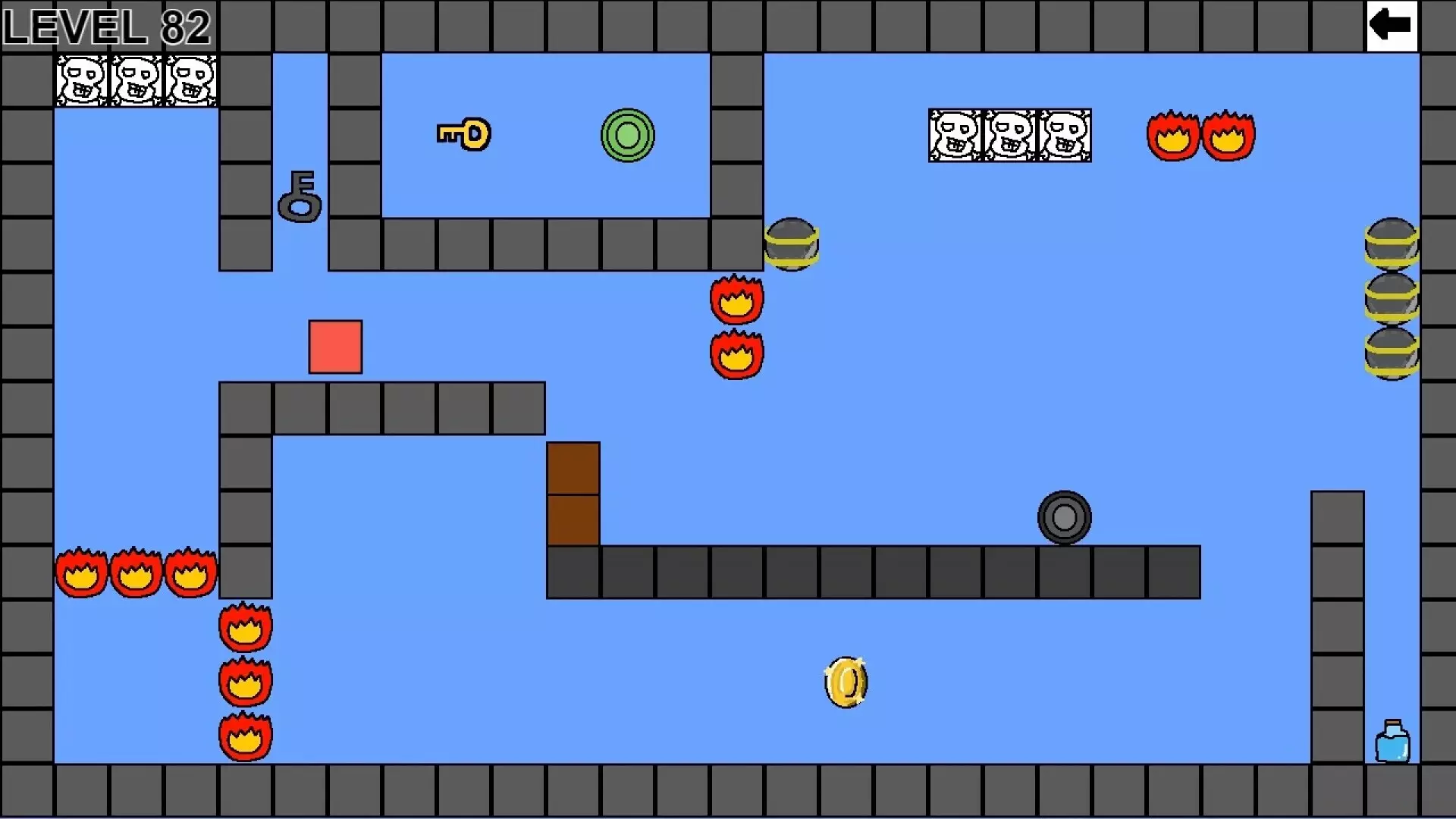Click the rightmost fire near top right corner
The image size is (1456, 819).
tap(1228, 136)
